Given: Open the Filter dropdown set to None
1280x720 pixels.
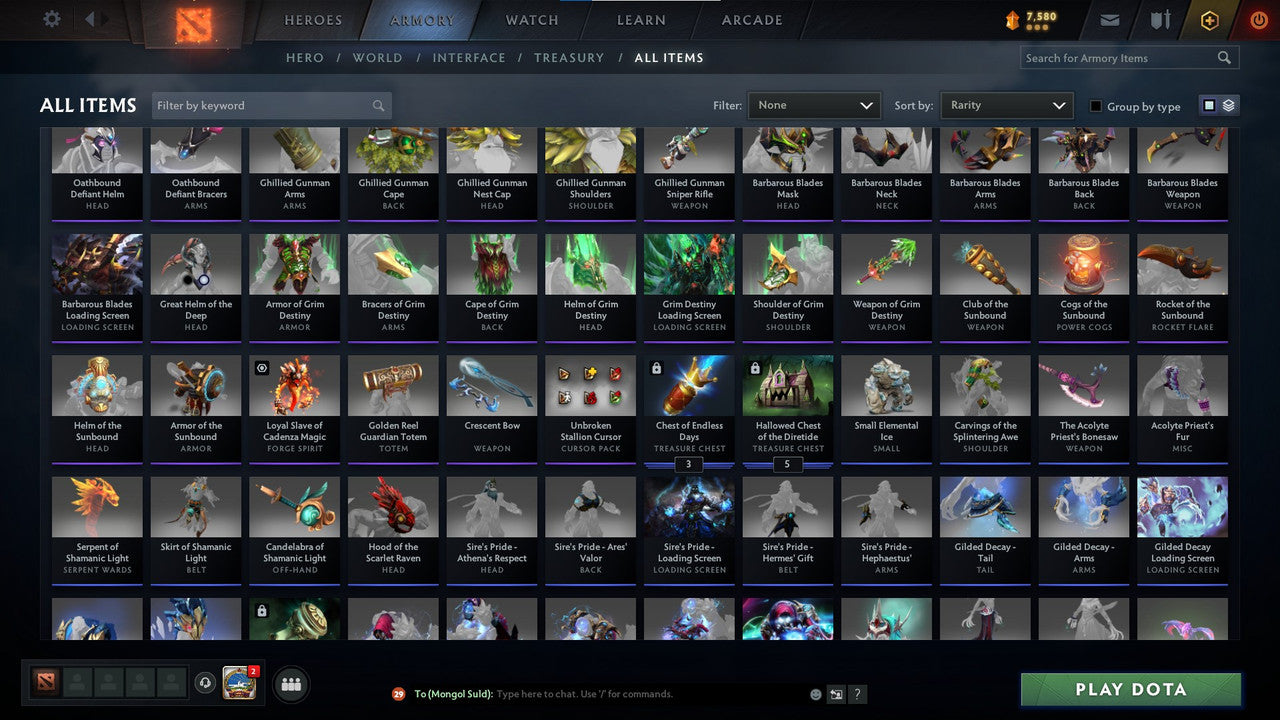Looking at the screenshot, I should [813, 104].
